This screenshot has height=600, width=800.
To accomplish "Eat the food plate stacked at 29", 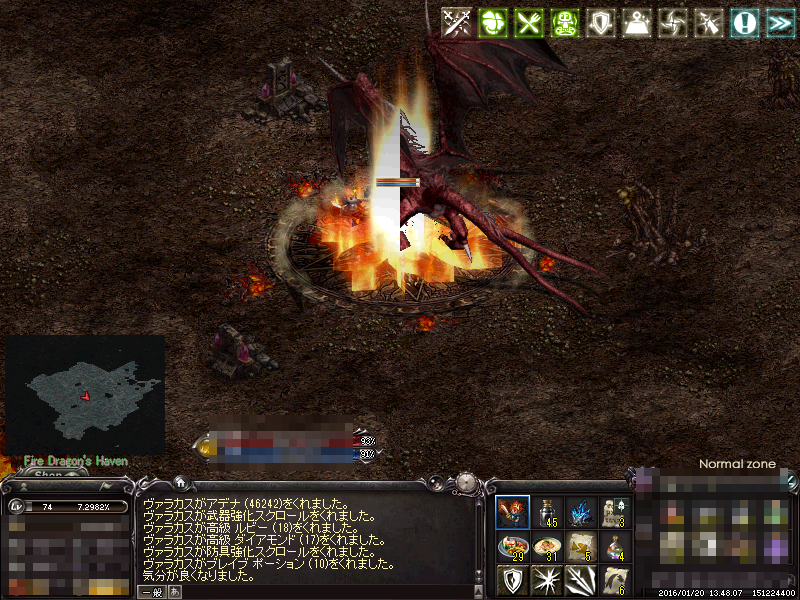I will (x=513, y=546).
